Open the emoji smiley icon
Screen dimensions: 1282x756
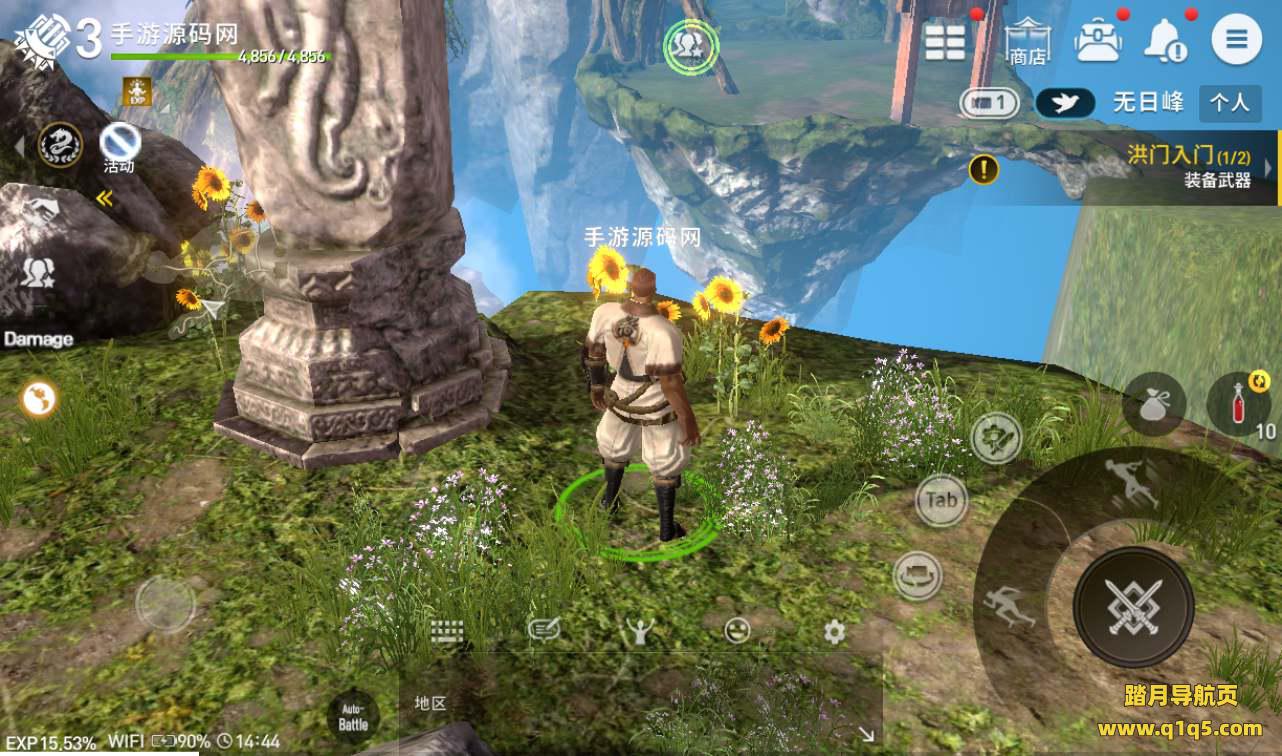click(x=737, y=630)
